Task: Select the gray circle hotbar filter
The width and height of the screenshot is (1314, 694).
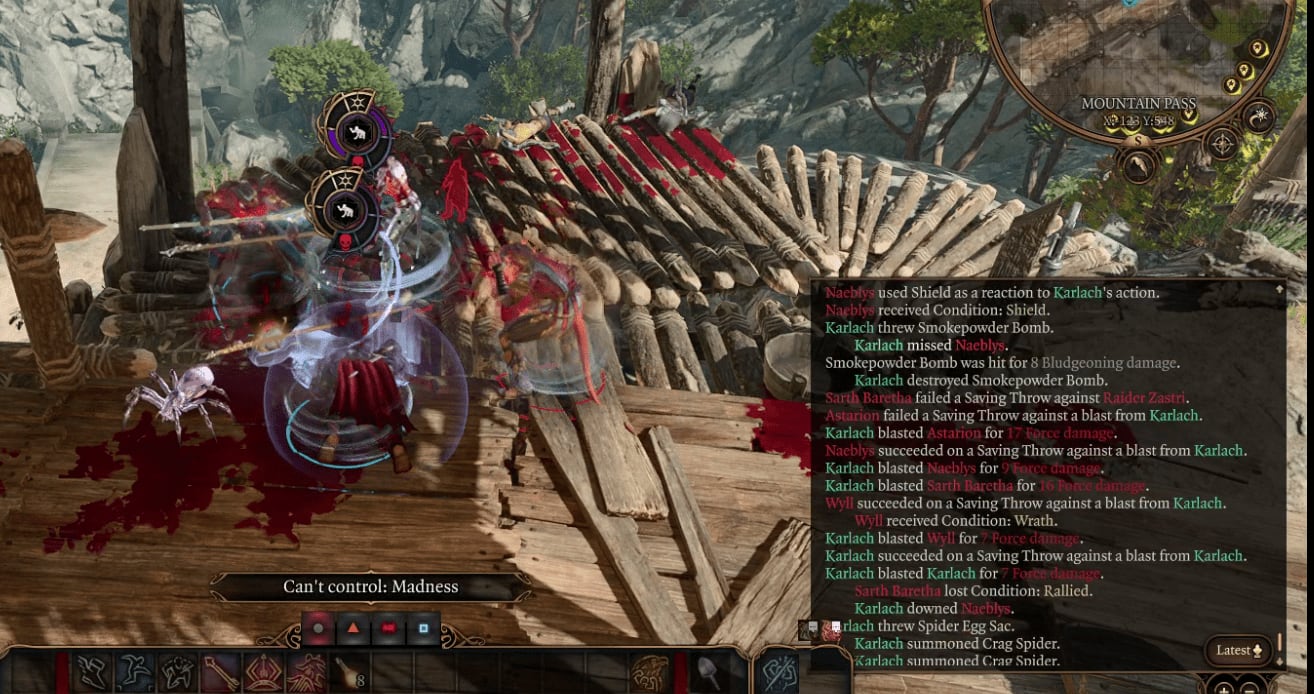Action: pyautogui.click(x=317, y=628)
